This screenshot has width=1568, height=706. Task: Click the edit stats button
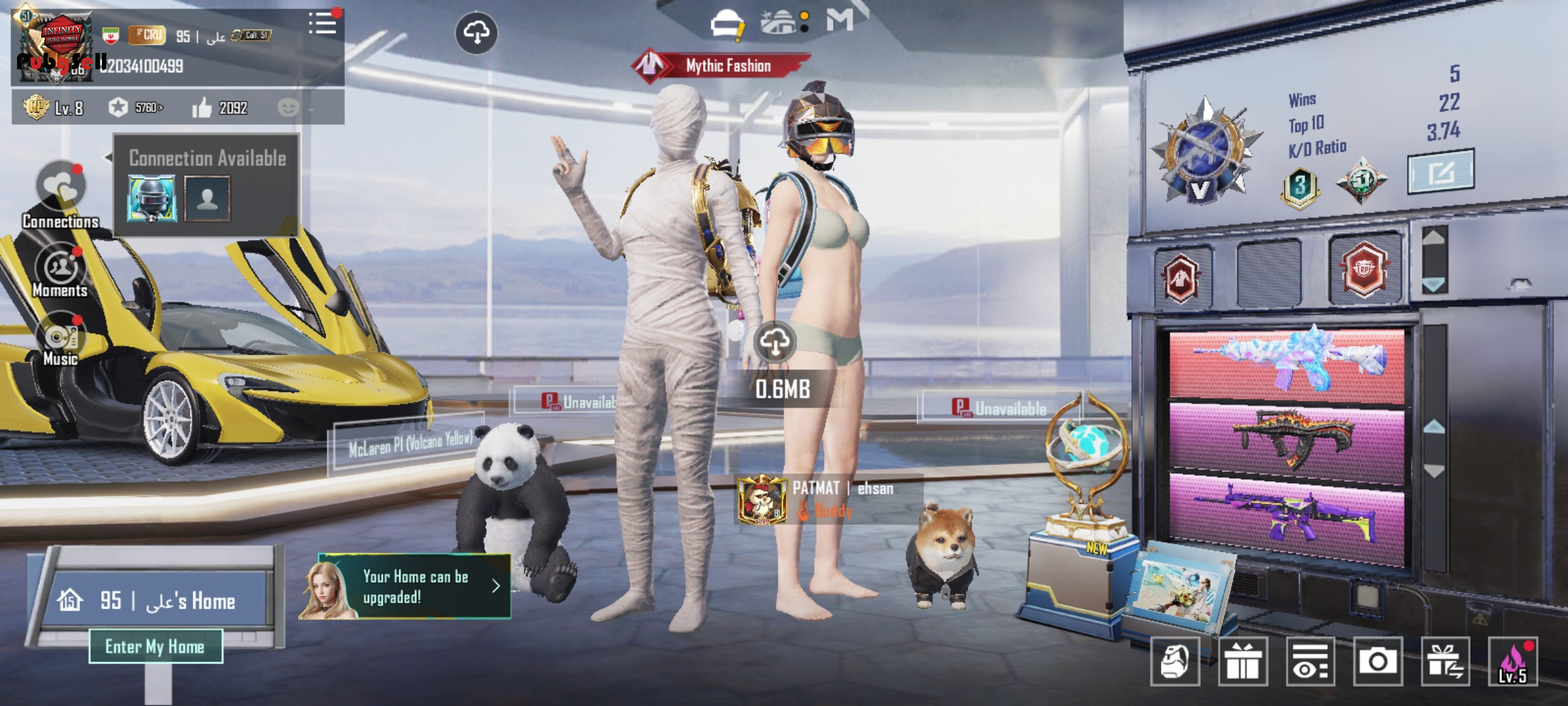pyautogui.click(x=1440, y=172)
